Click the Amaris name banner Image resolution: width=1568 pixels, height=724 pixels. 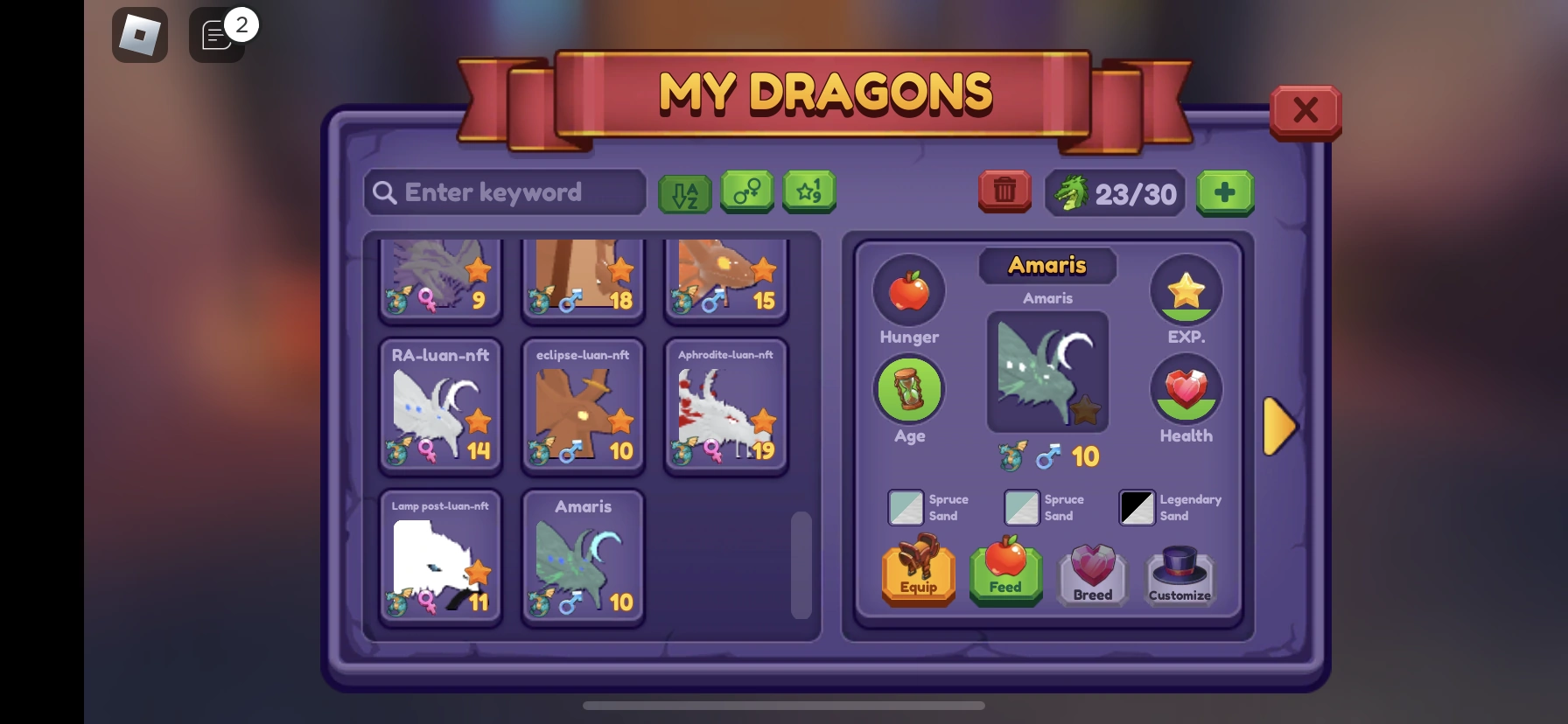tap(1047, 266)
